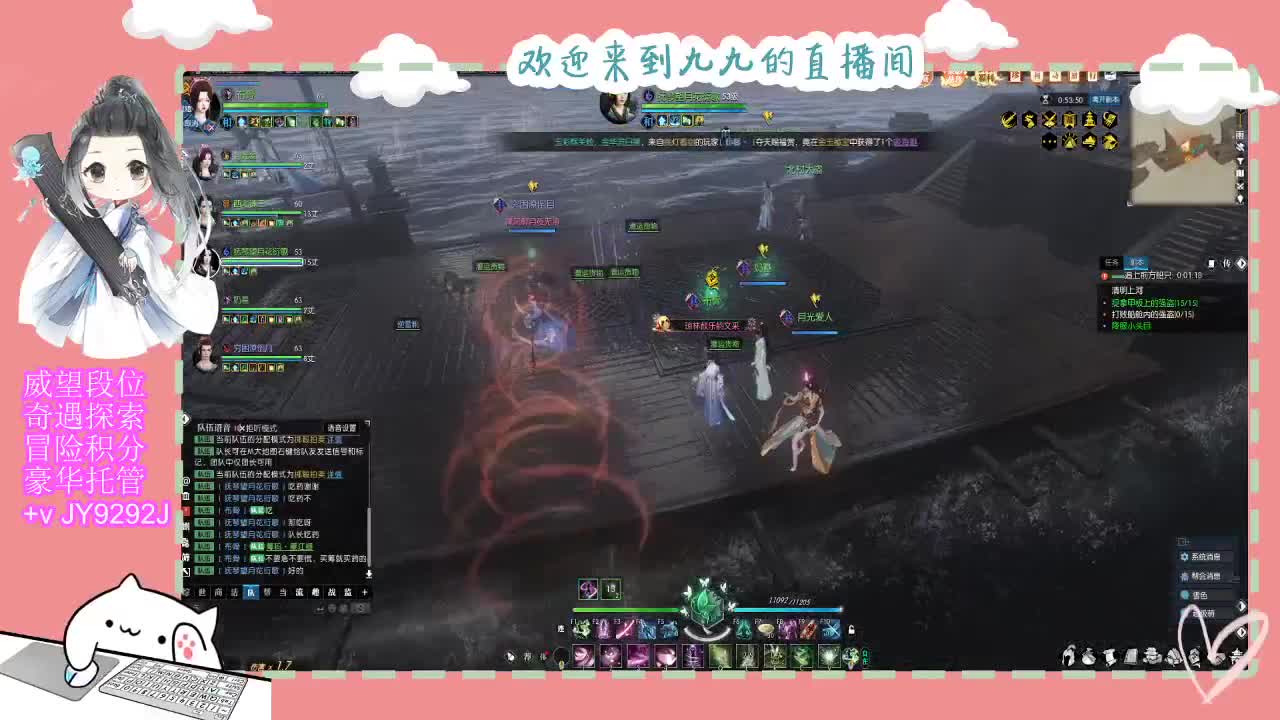Screen dimensions: 1280x720
Task: Switch to the 世 (world) chat tab
Action: (201, 591)
